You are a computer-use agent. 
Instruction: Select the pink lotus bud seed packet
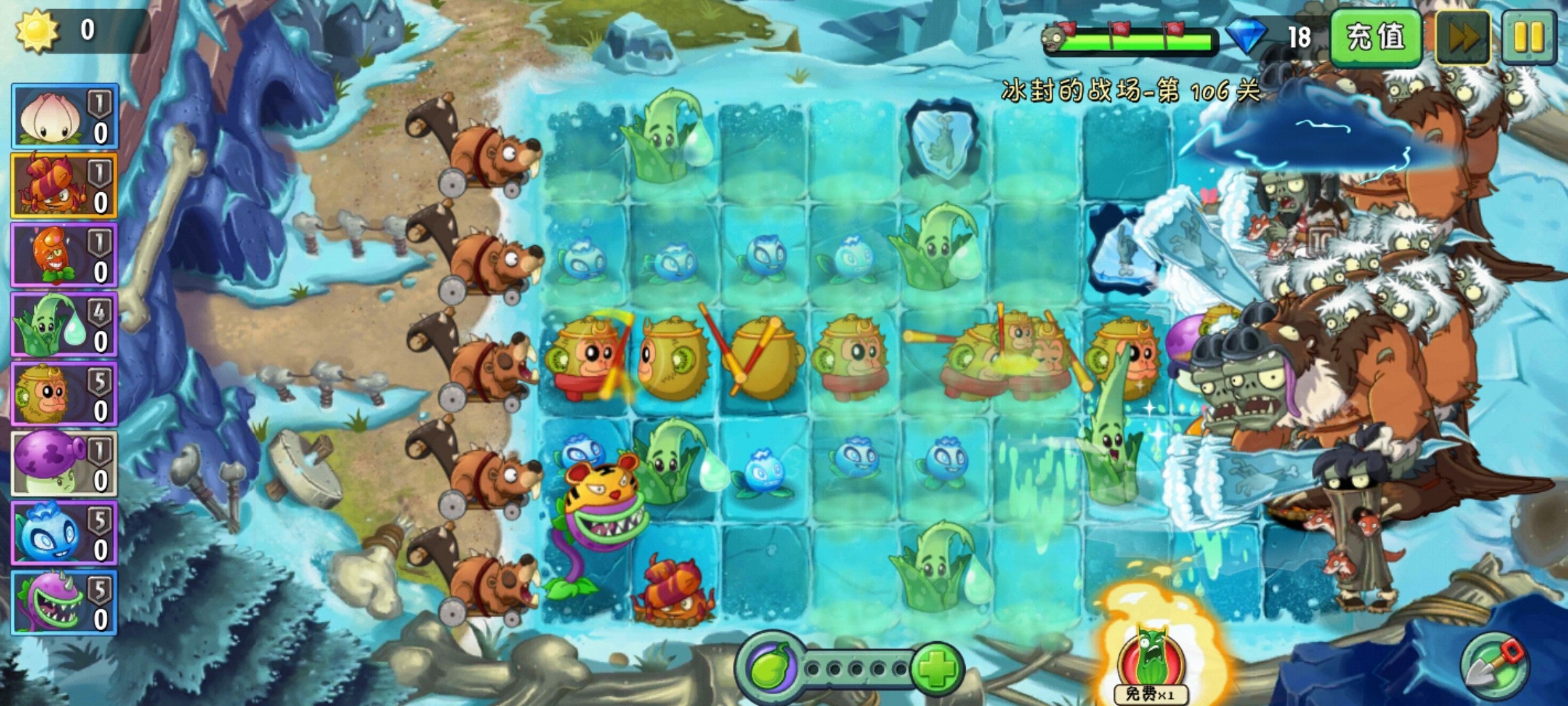(x=63, y=116)
